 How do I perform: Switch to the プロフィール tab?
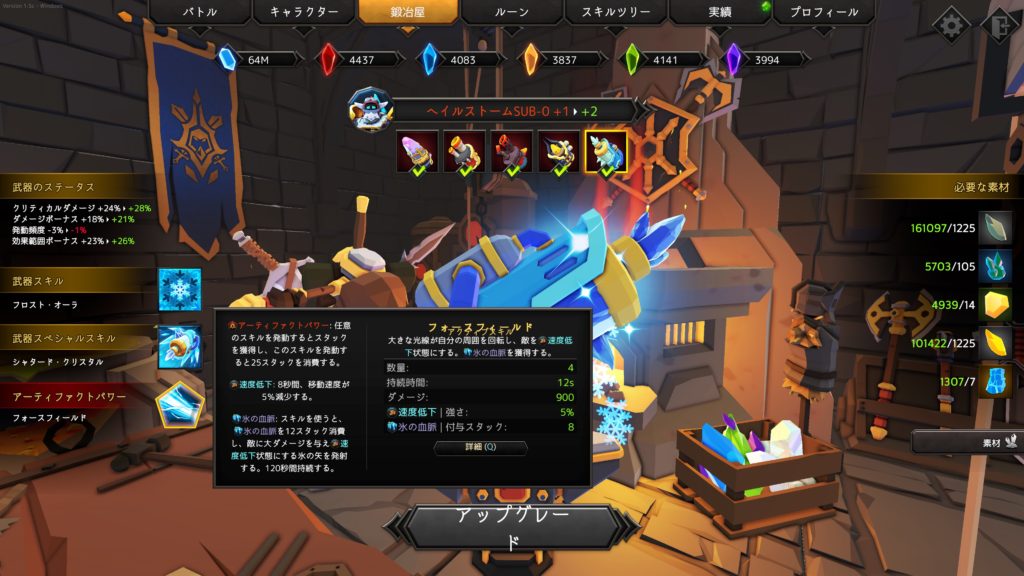click(x=823, y=12)
